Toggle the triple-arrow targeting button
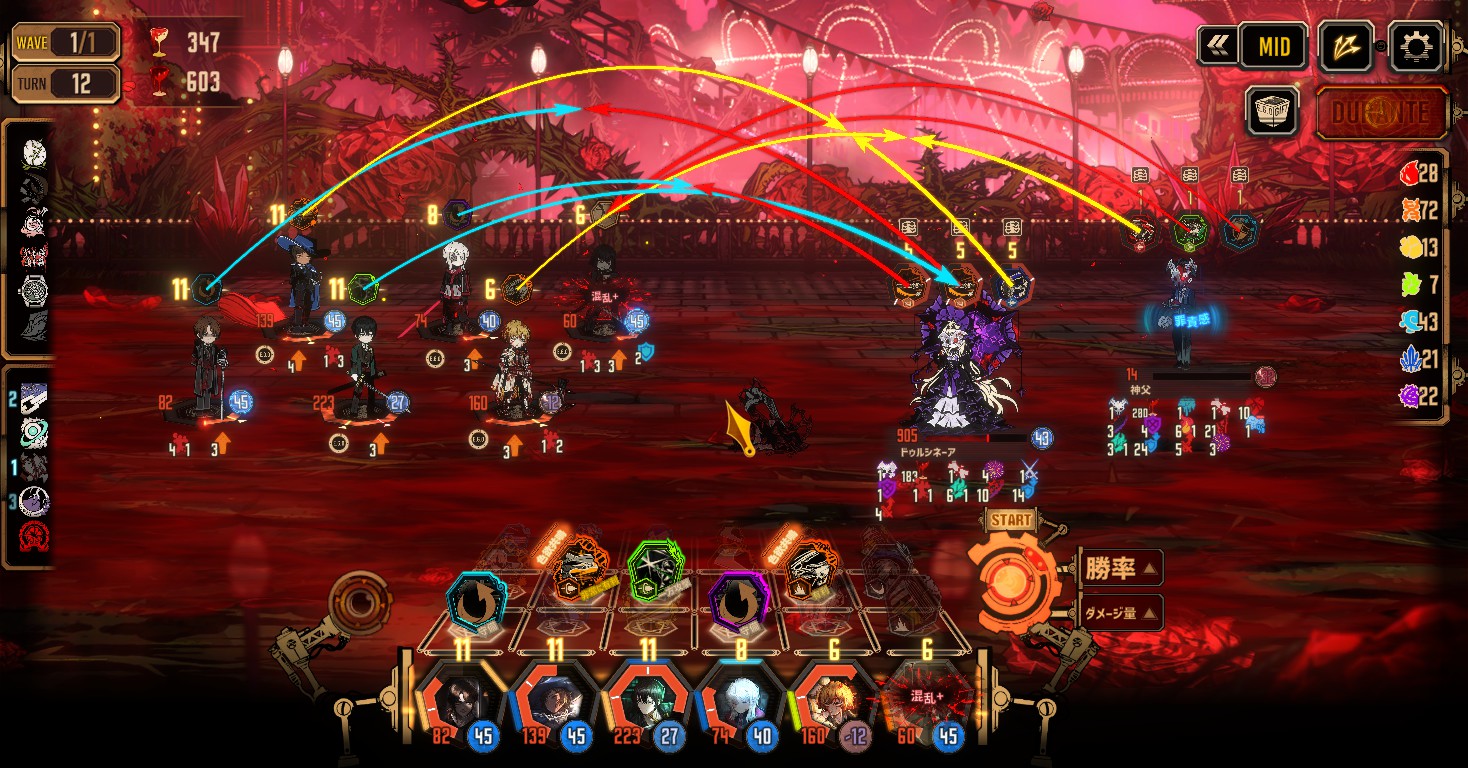Screen dimensions: 1468x768 coord(1345,46)
